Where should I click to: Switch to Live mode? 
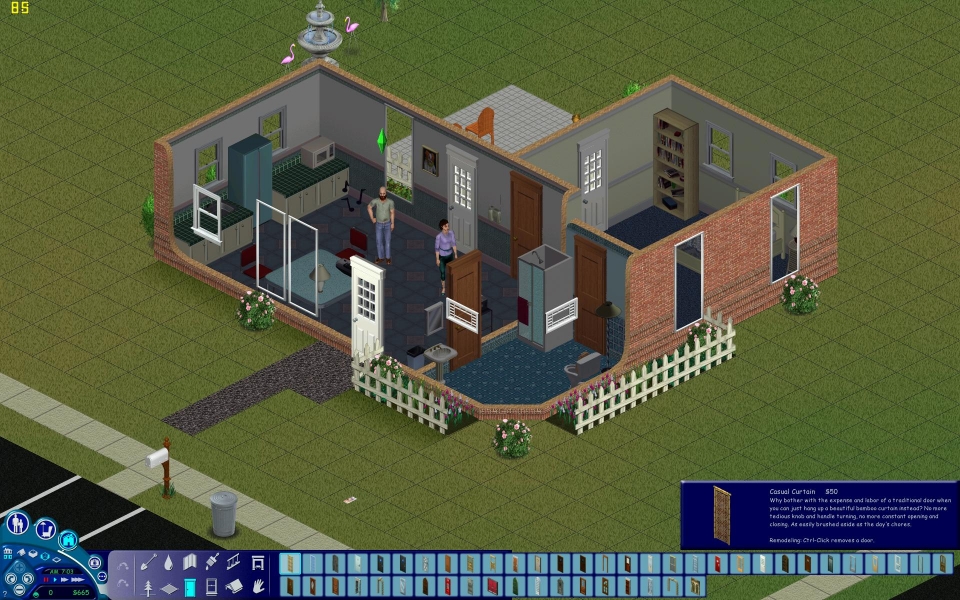click(17, 523)
